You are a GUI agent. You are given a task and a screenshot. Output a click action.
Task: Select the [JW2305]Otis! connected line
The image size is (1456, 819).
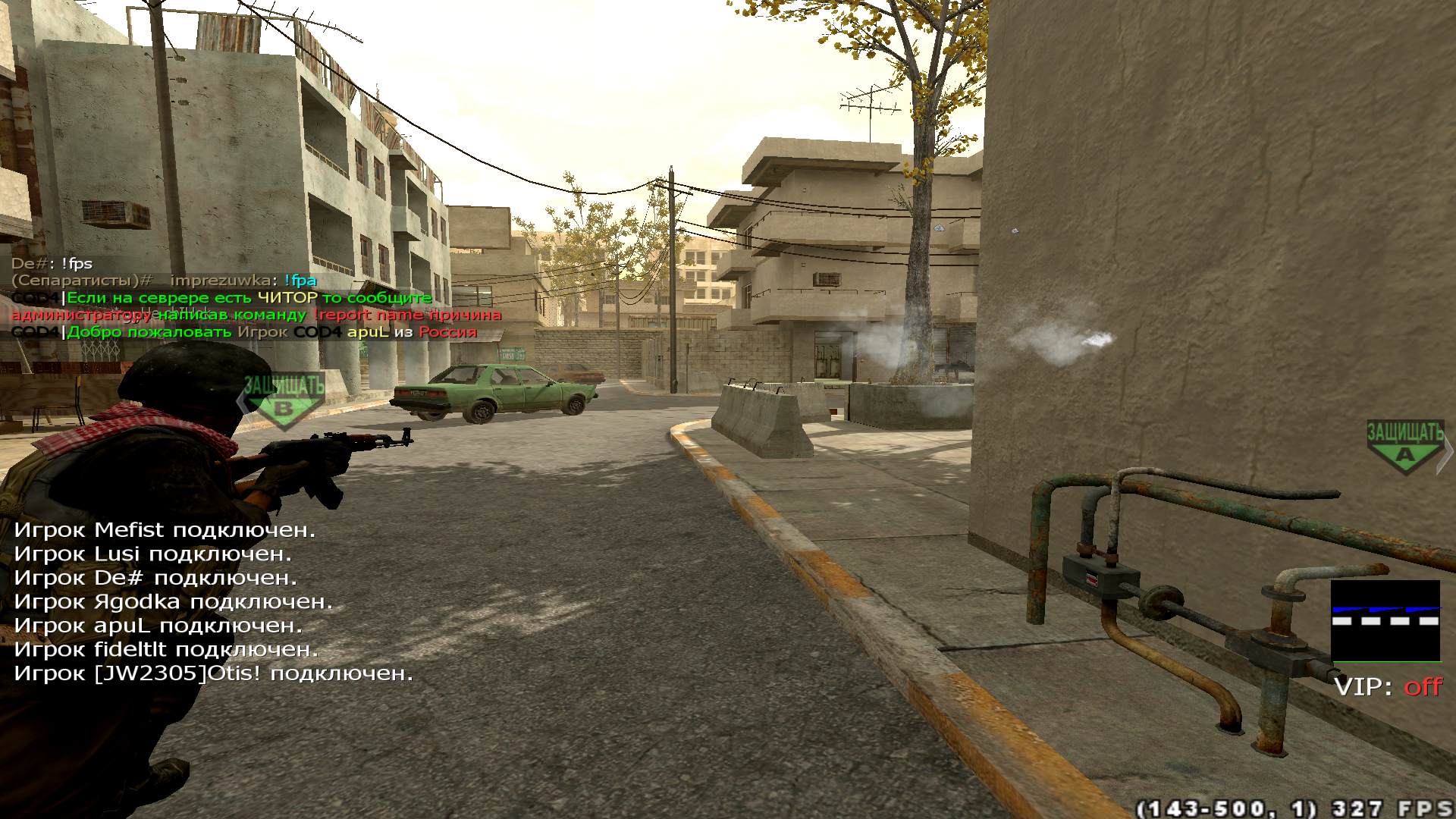(x=214, y=673)
